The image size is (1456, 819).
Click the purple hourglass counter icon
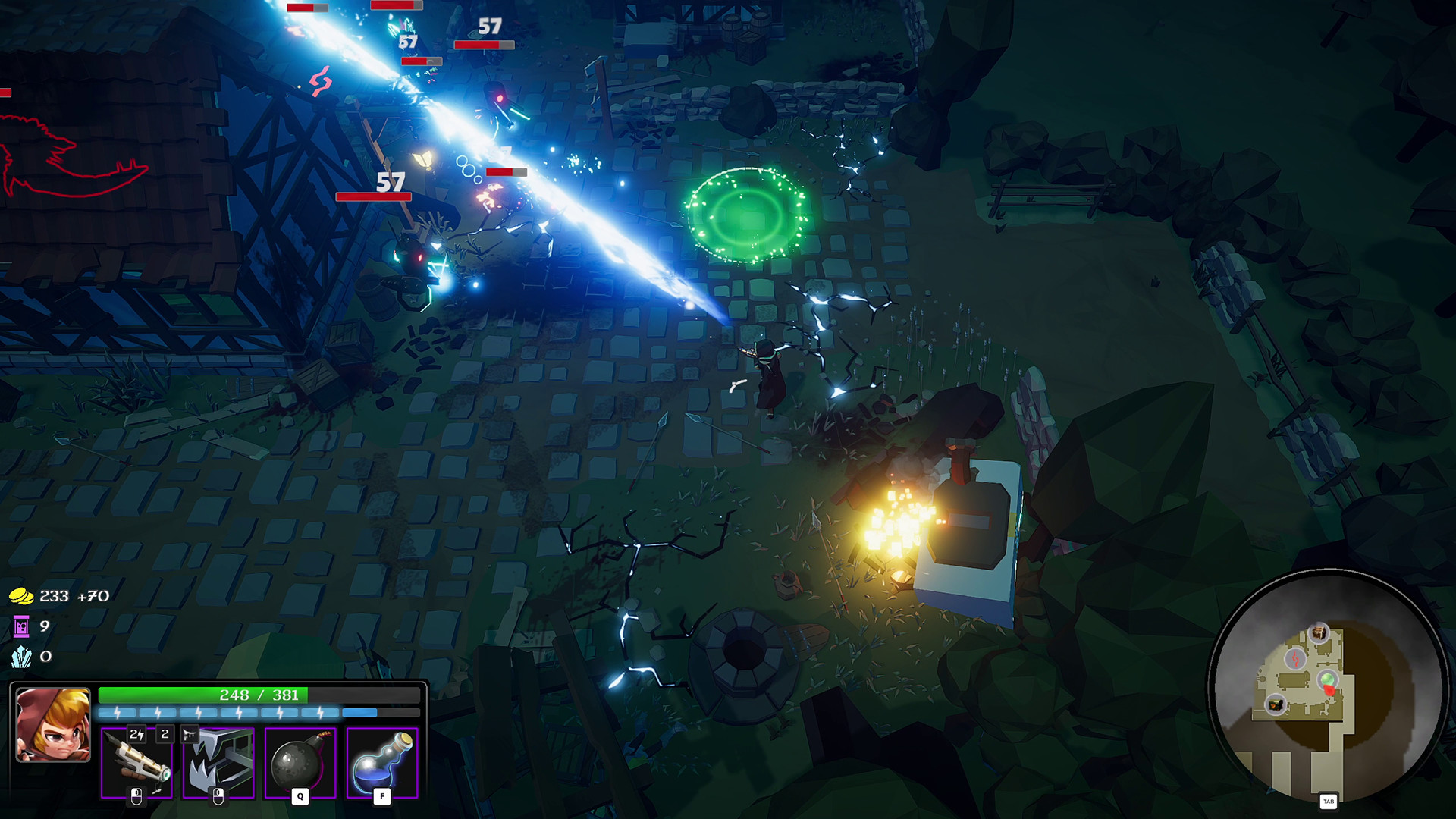coord(20,627)
